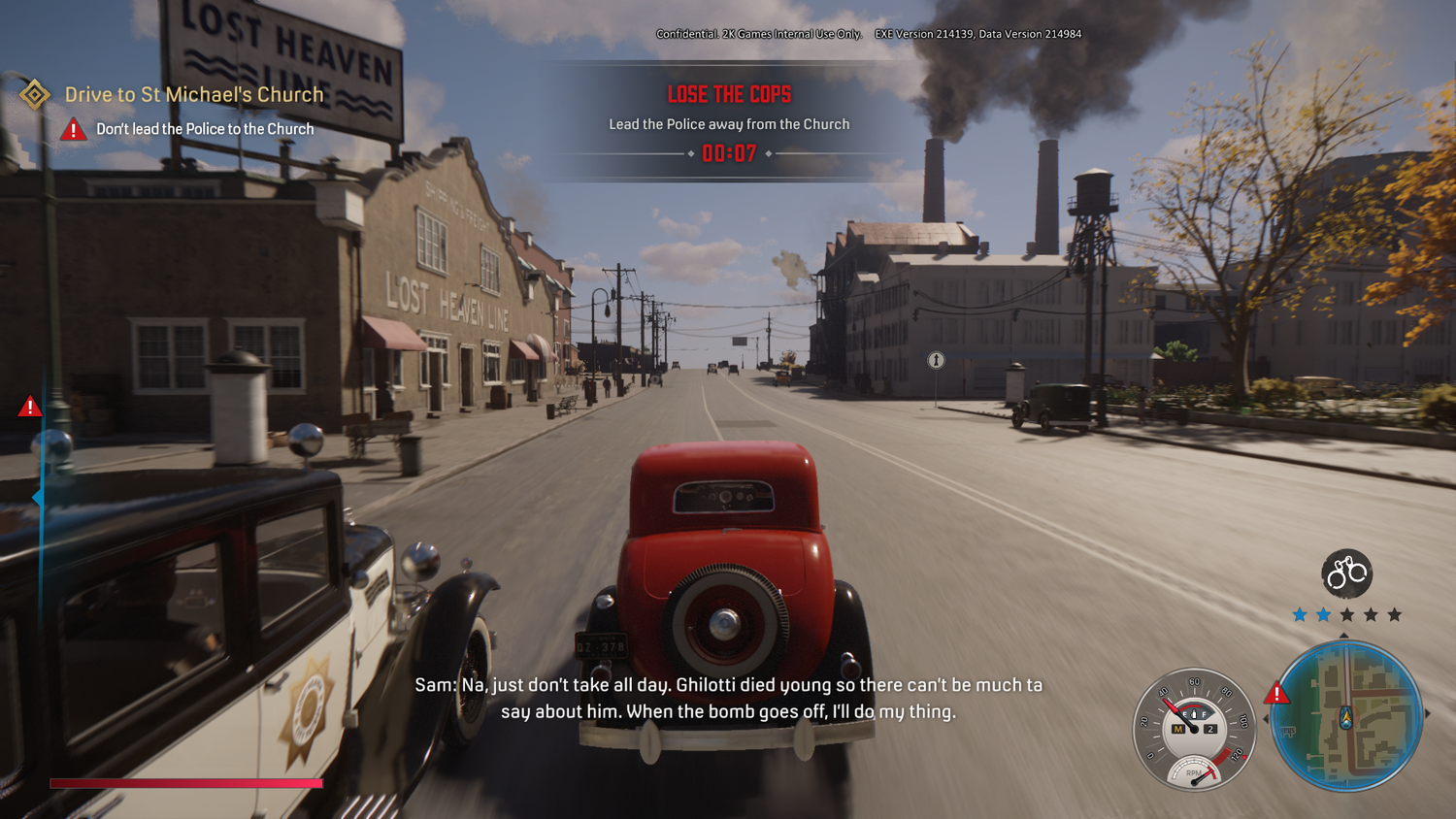Image resolution: width=1456 pixels, height=819 pixels.
Task: Select the police handcuffs wanted icon
Action: [x=1346, y=573]
